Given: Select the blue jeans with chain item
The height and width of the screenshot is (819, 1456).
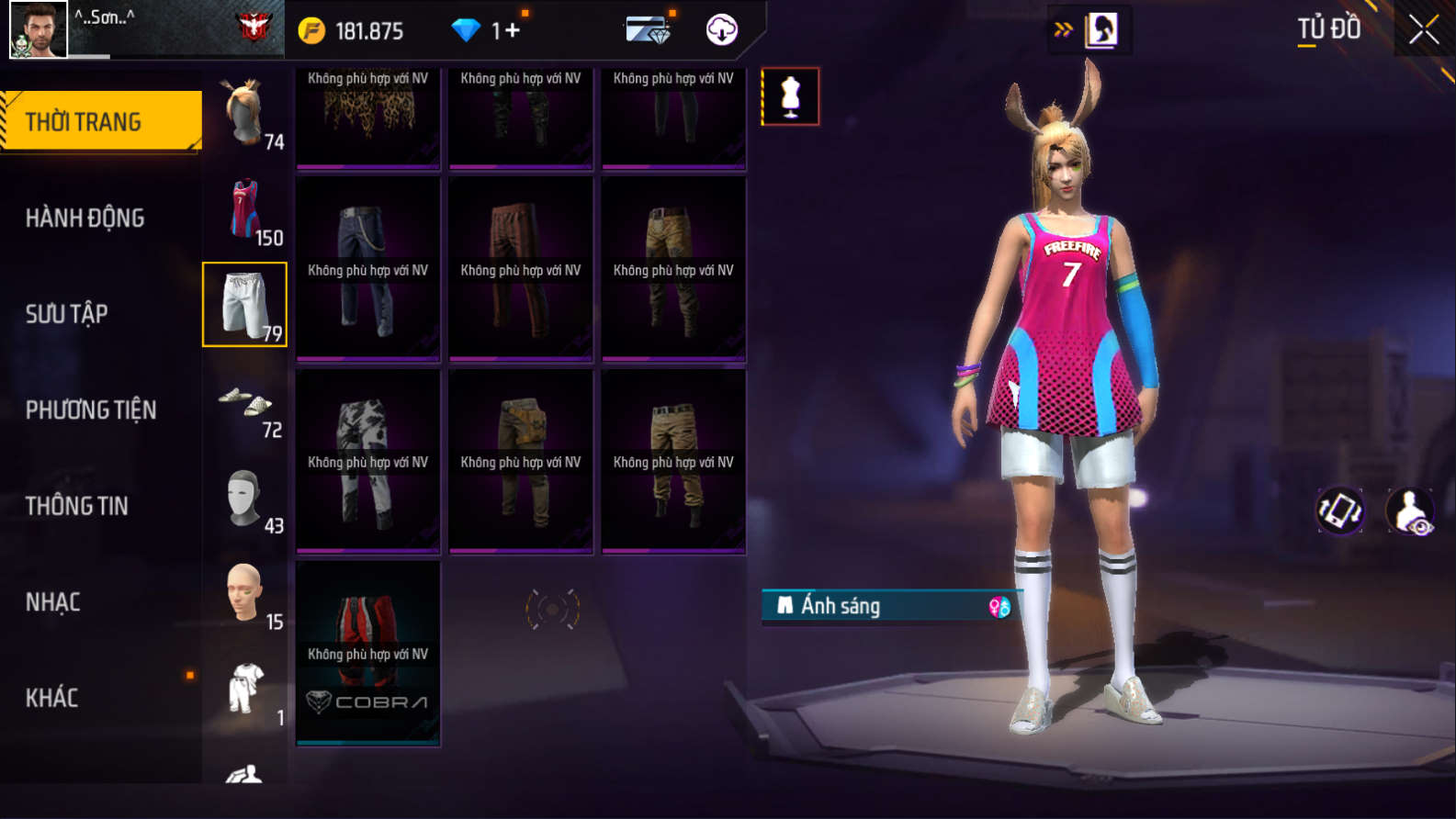Looking at the screenshot, I should [367, 269].
